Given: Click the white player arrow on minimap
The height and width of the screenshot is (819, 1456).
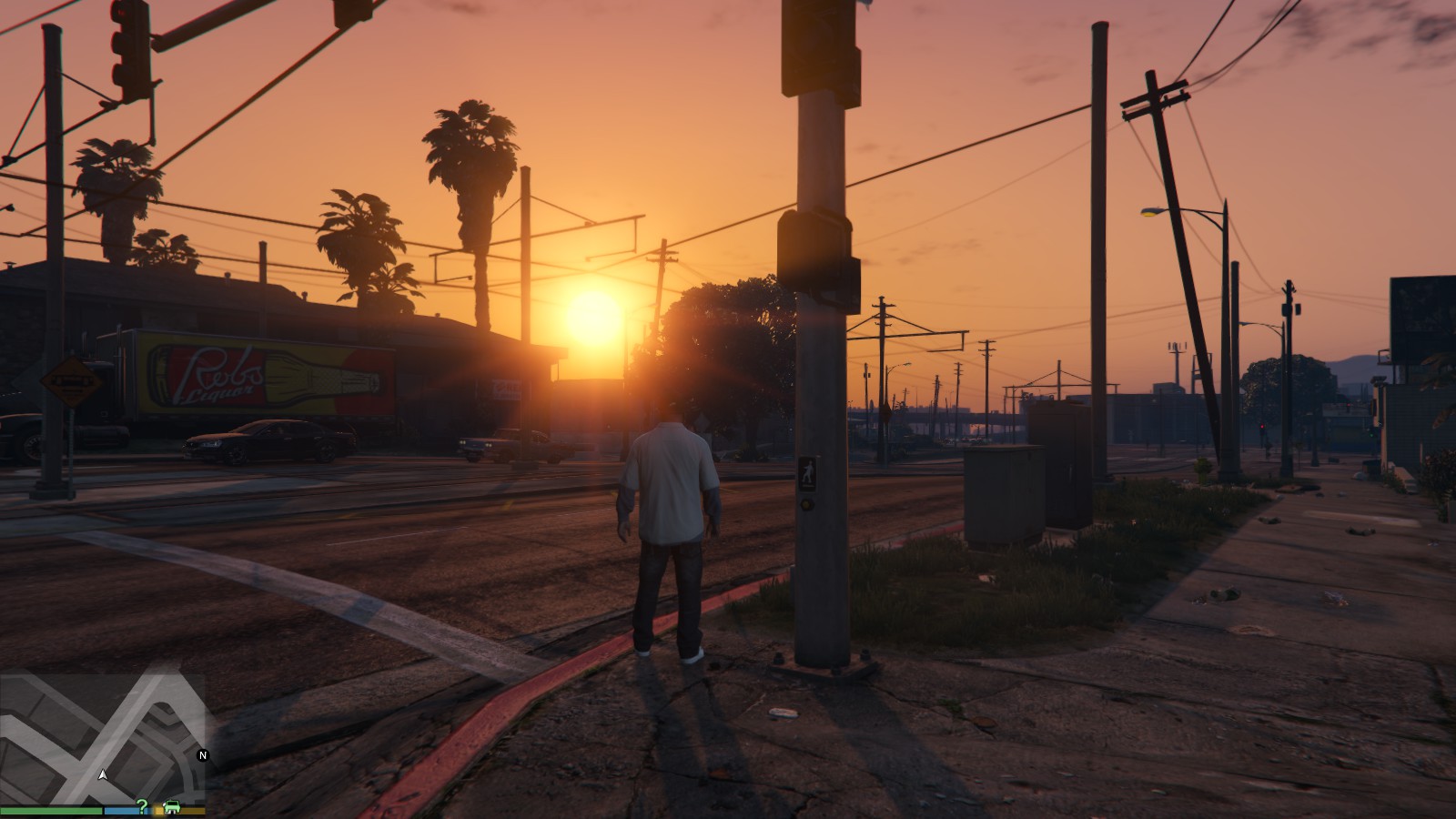Looking at the screenshot, I should 103,775.
